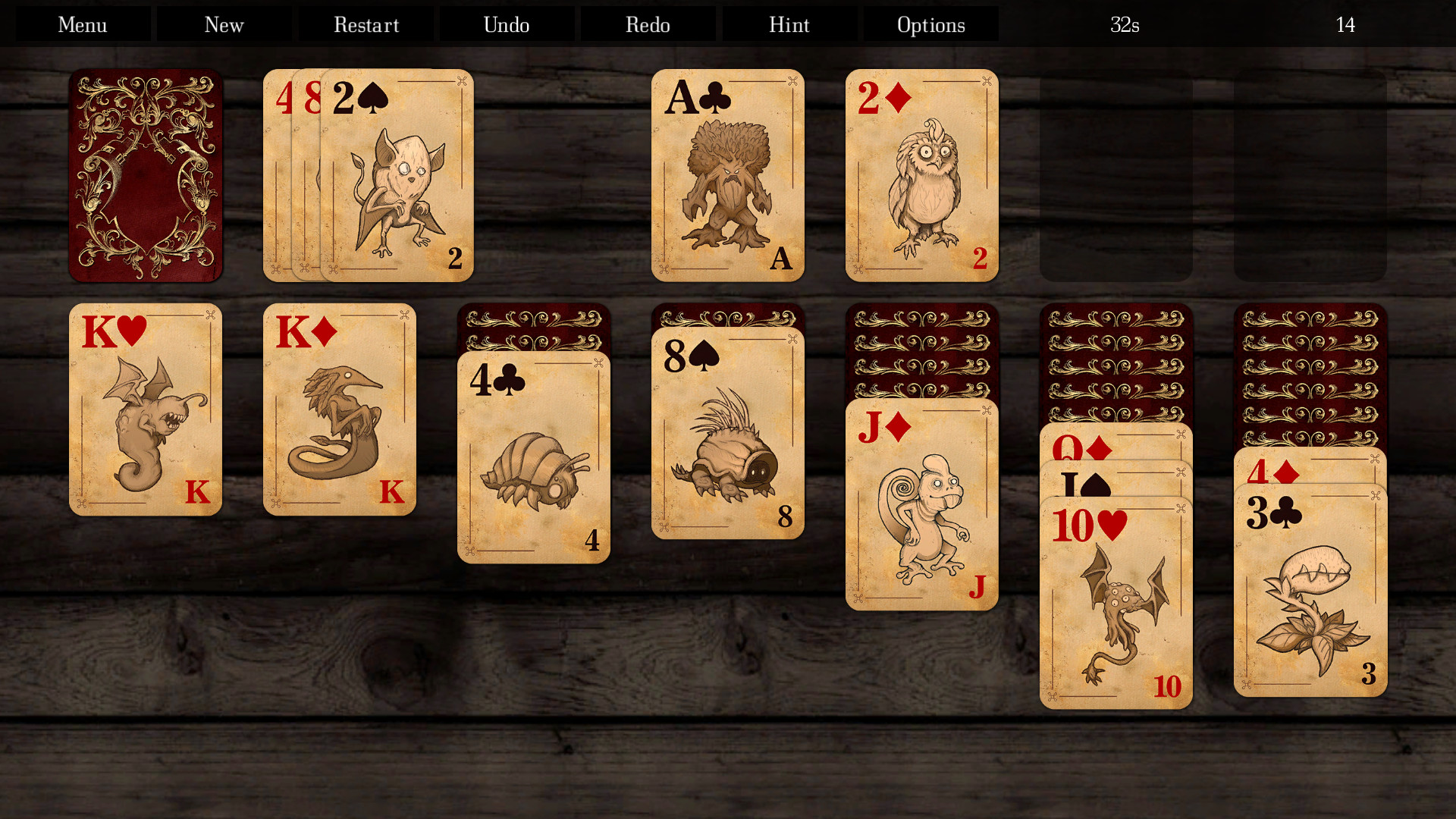Open the Menu

point(81,24)
